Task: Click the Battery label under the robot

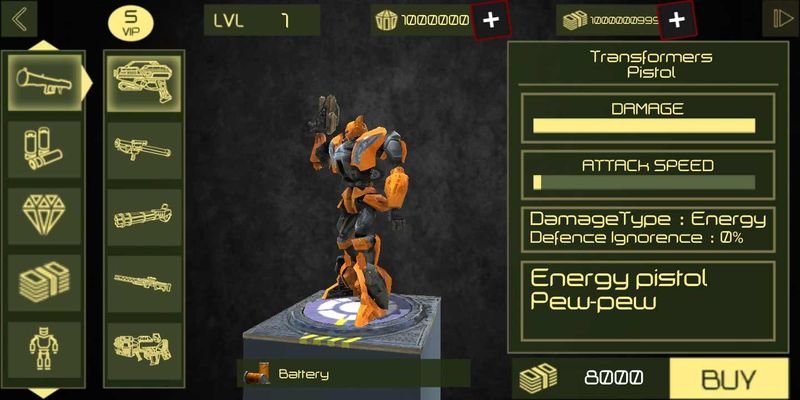Action: click(303, 374)
